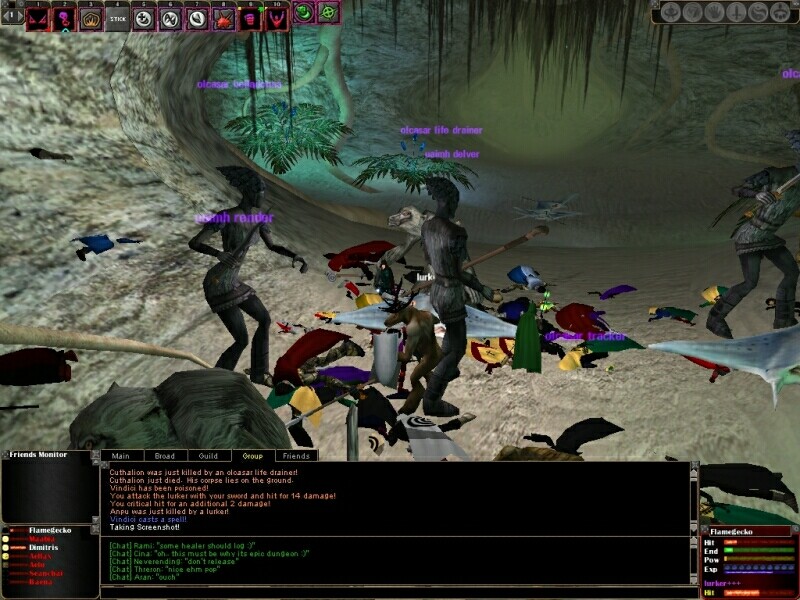Screen dimensions: 800x600
Task: Use the STICK quickbar slot
Action: click(117, 18)
